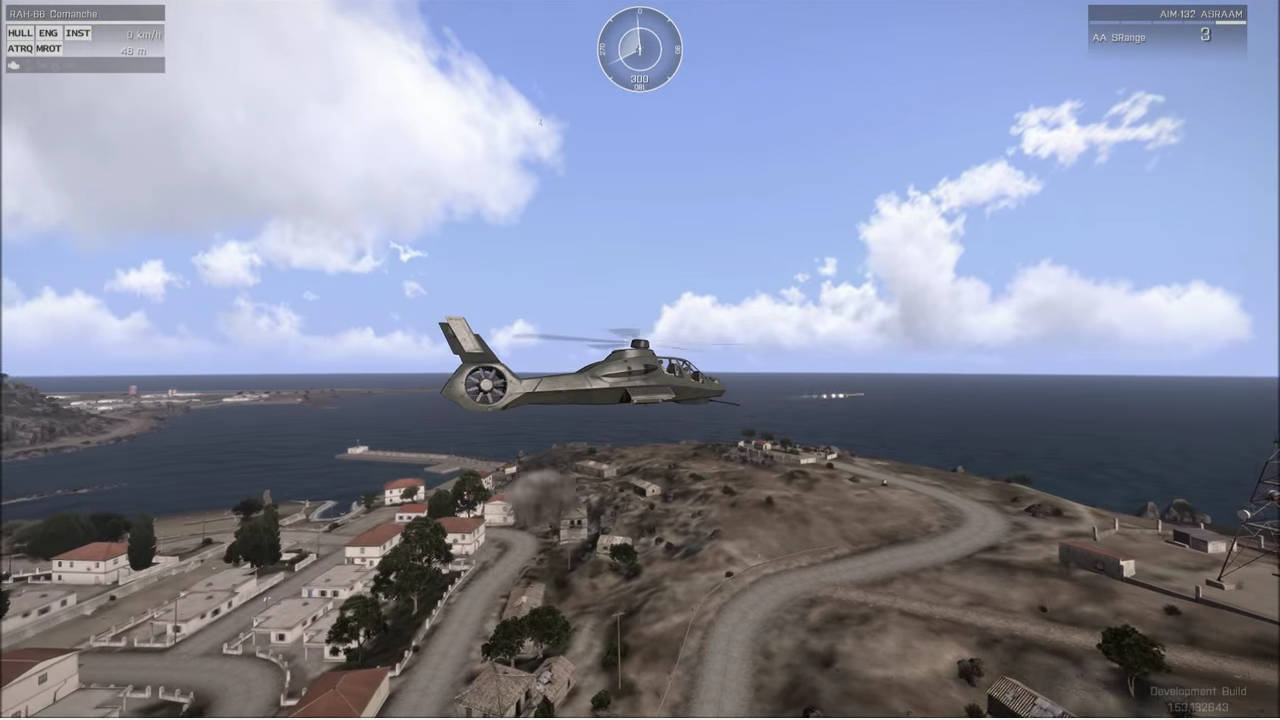Click the compass gauge at top center

click(640, 48)
